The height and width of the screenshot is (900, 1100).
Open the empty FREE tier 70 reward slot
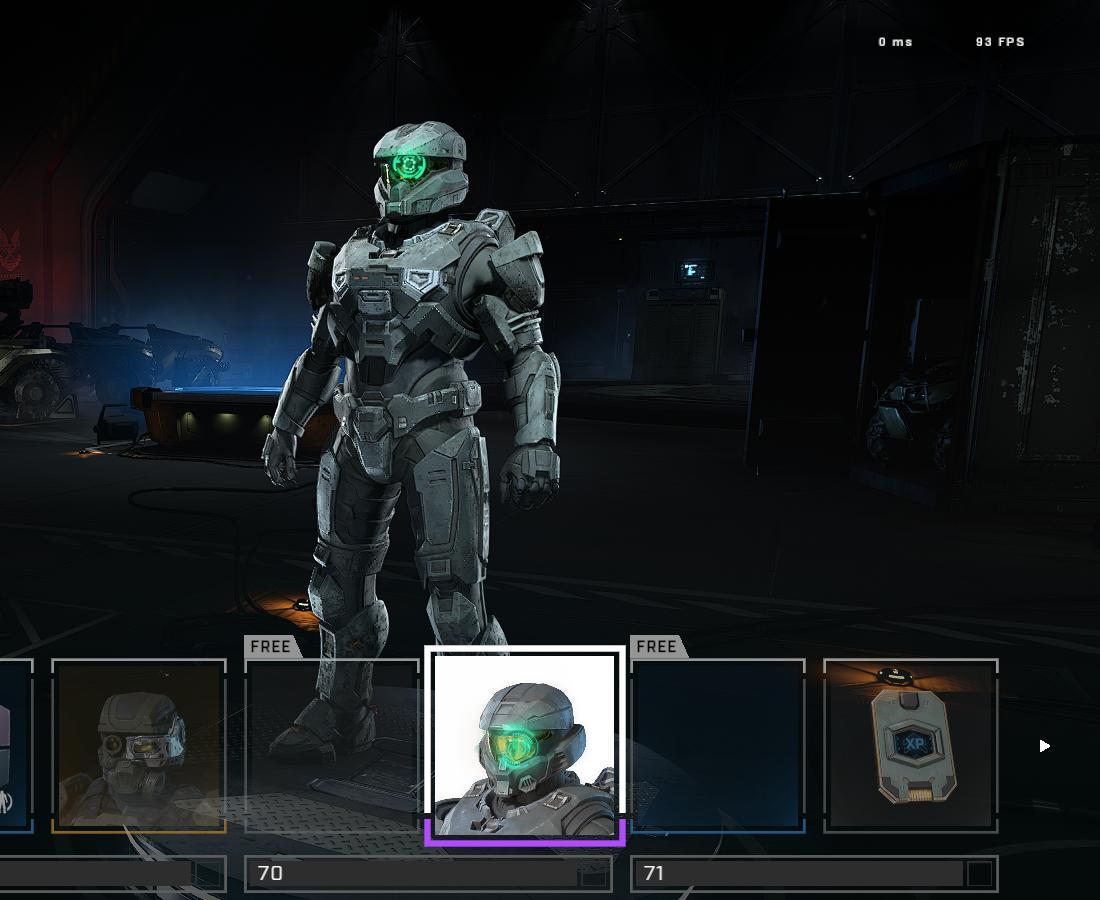tap(332, 745)
